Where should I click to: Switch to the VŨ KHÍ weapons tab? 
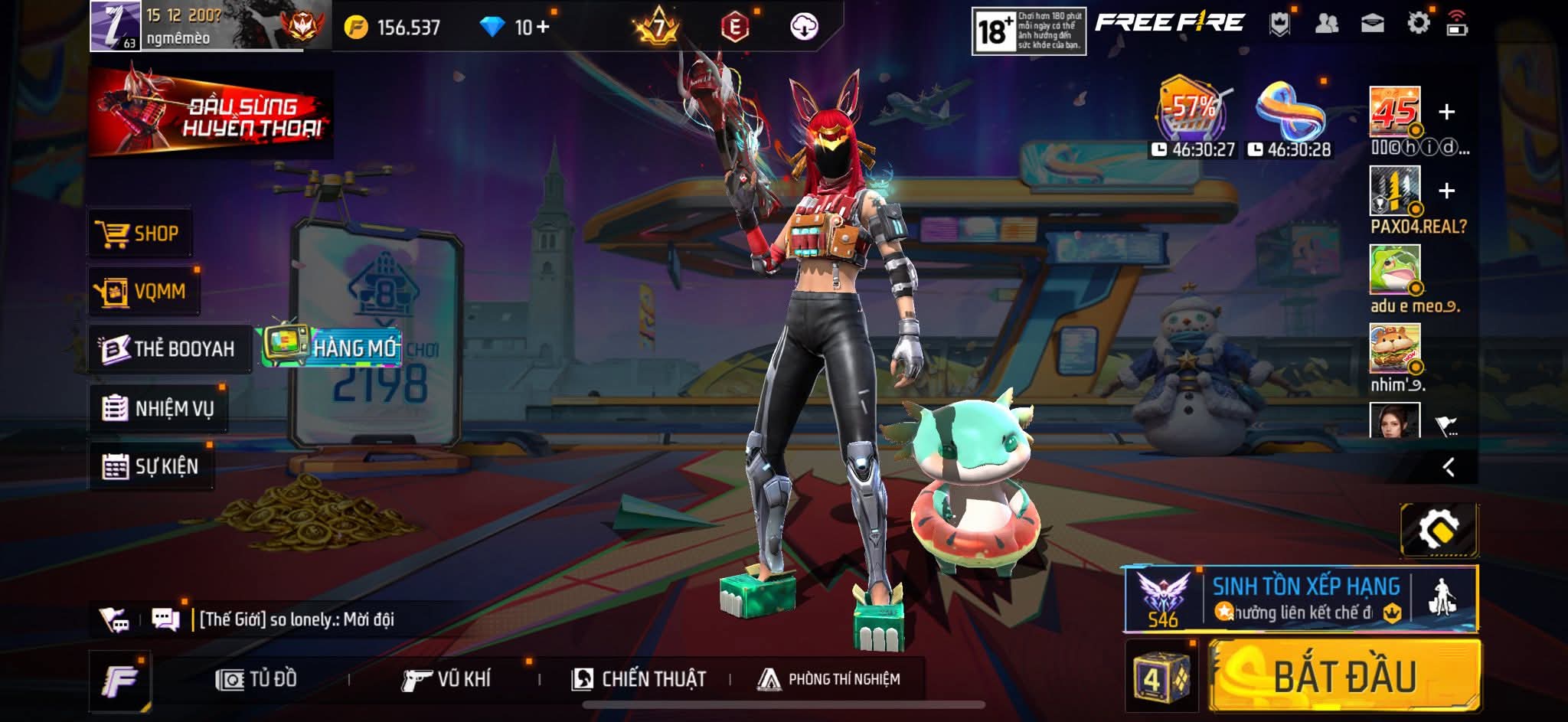point(446,679)
